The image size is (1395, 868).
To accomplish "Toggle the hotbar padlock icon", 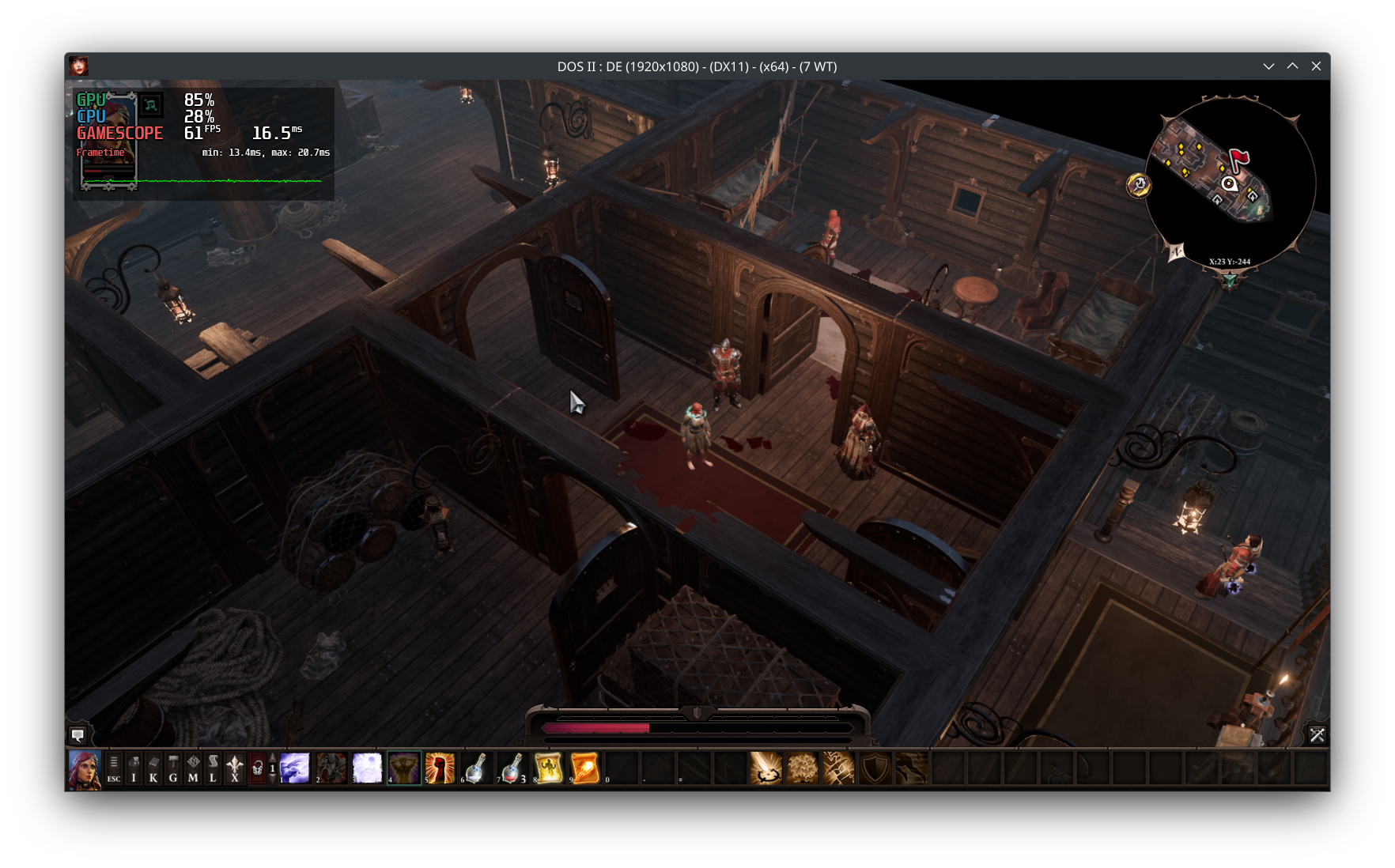I will [257, 768].
